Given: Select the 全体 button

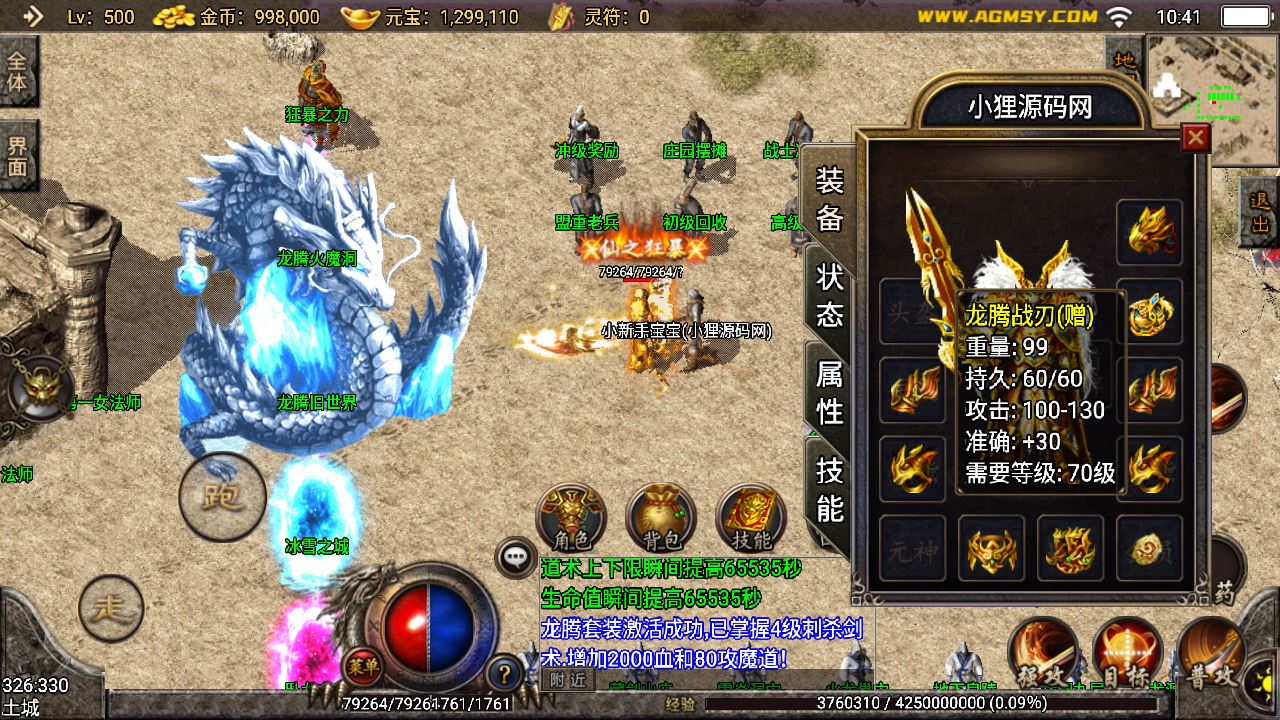Looking at the screenshot, I should [18, 70].
